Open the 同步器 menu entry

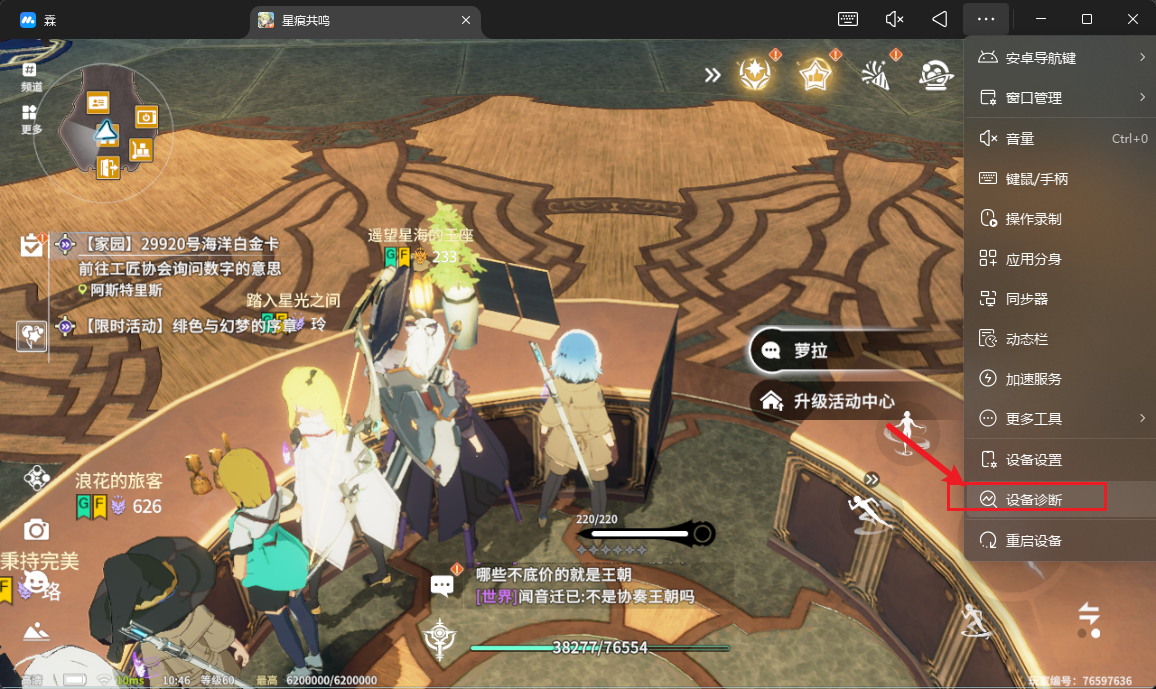pyautogui.click(x=1026, y=299)
